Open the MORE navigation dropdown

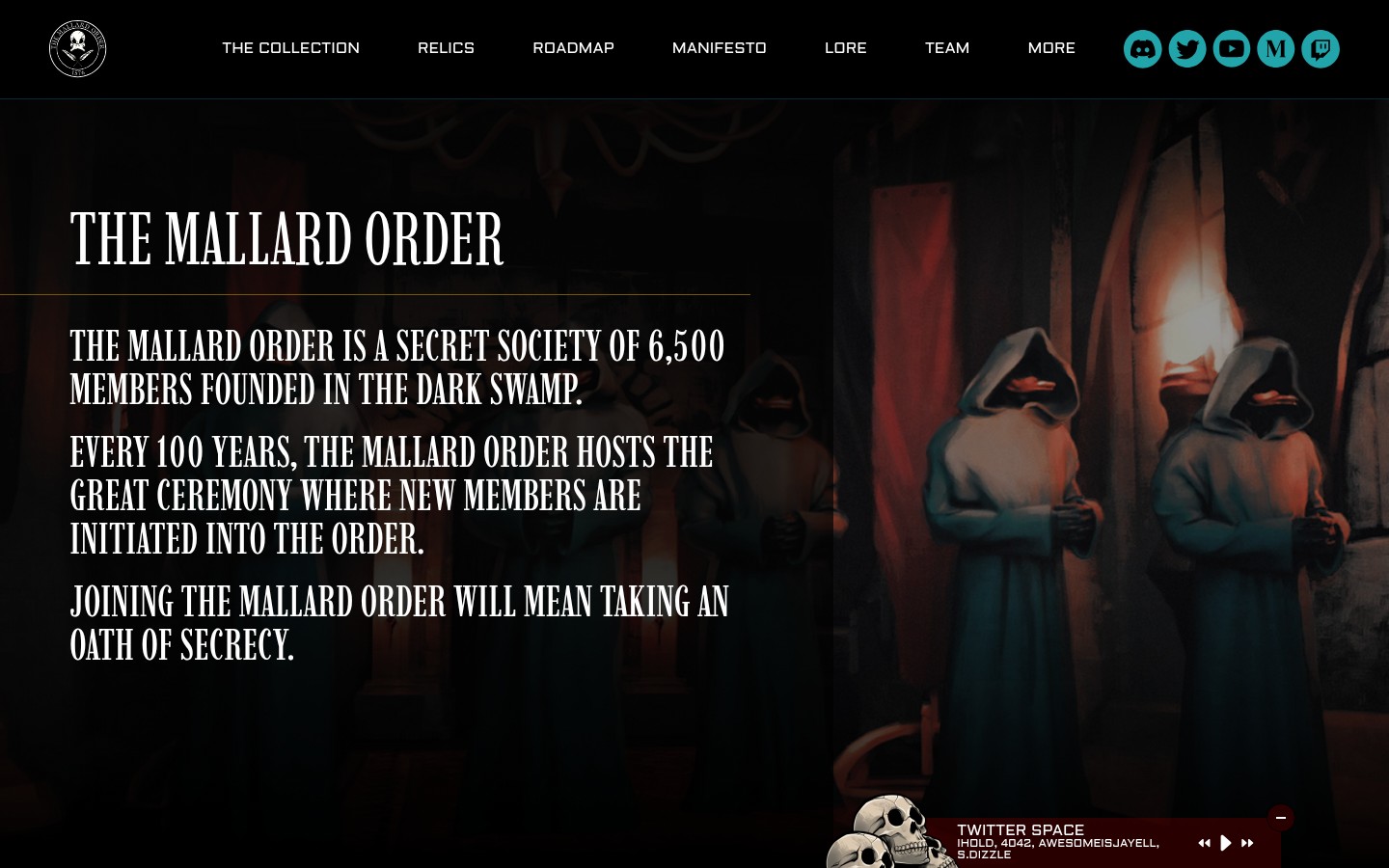click(x=1051, y=48)
